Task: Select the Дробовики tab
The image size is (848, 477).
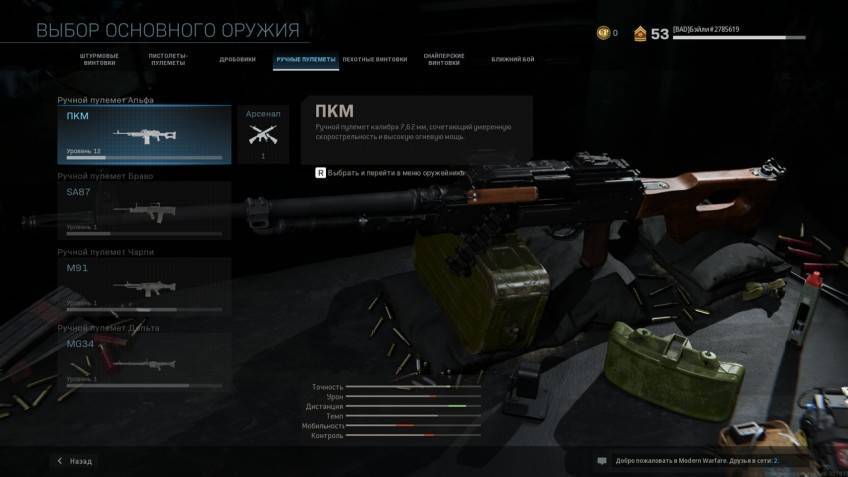Action: [237, 60]
